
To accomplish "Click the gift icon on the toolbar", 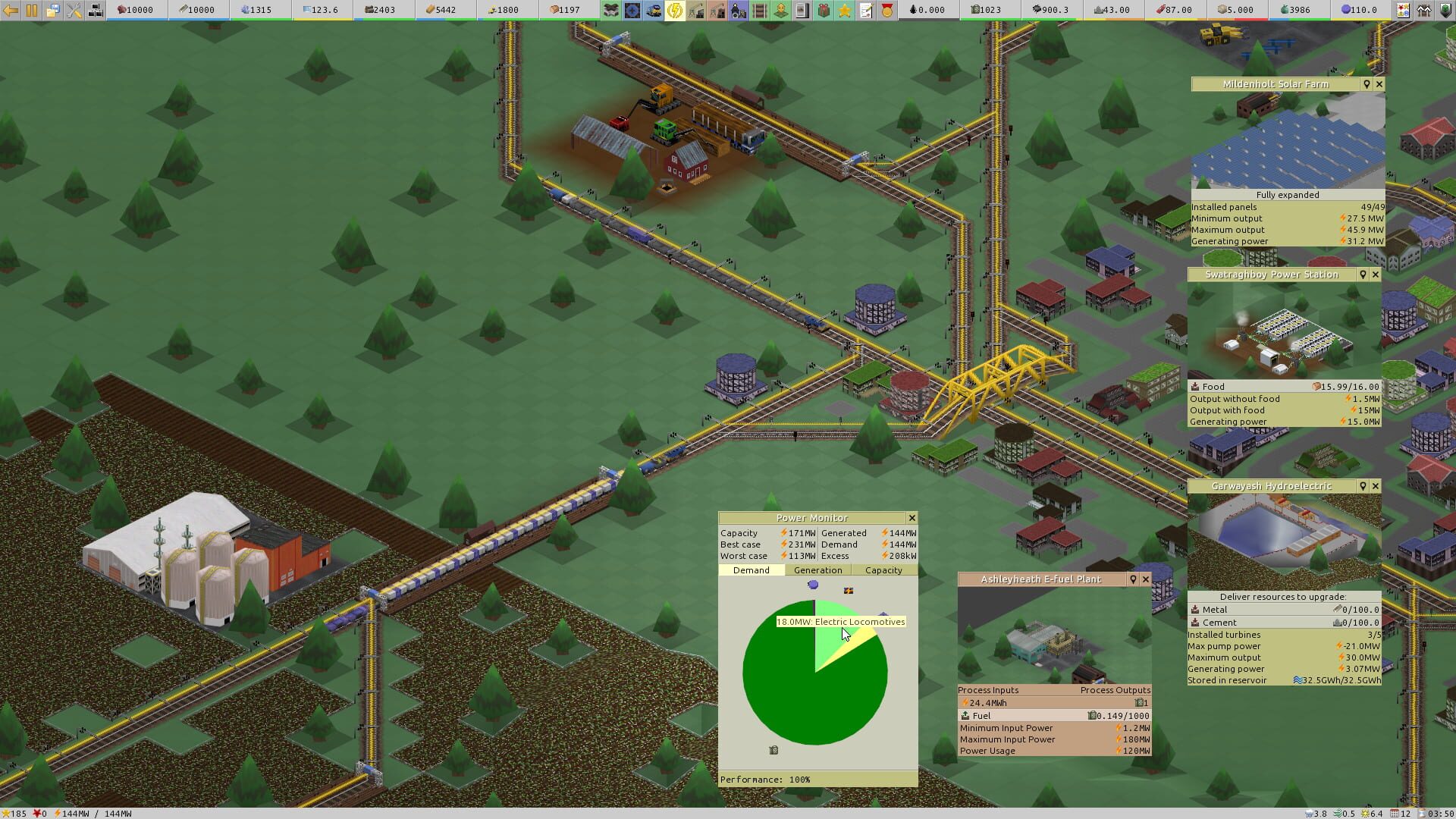I will point(823,11).
